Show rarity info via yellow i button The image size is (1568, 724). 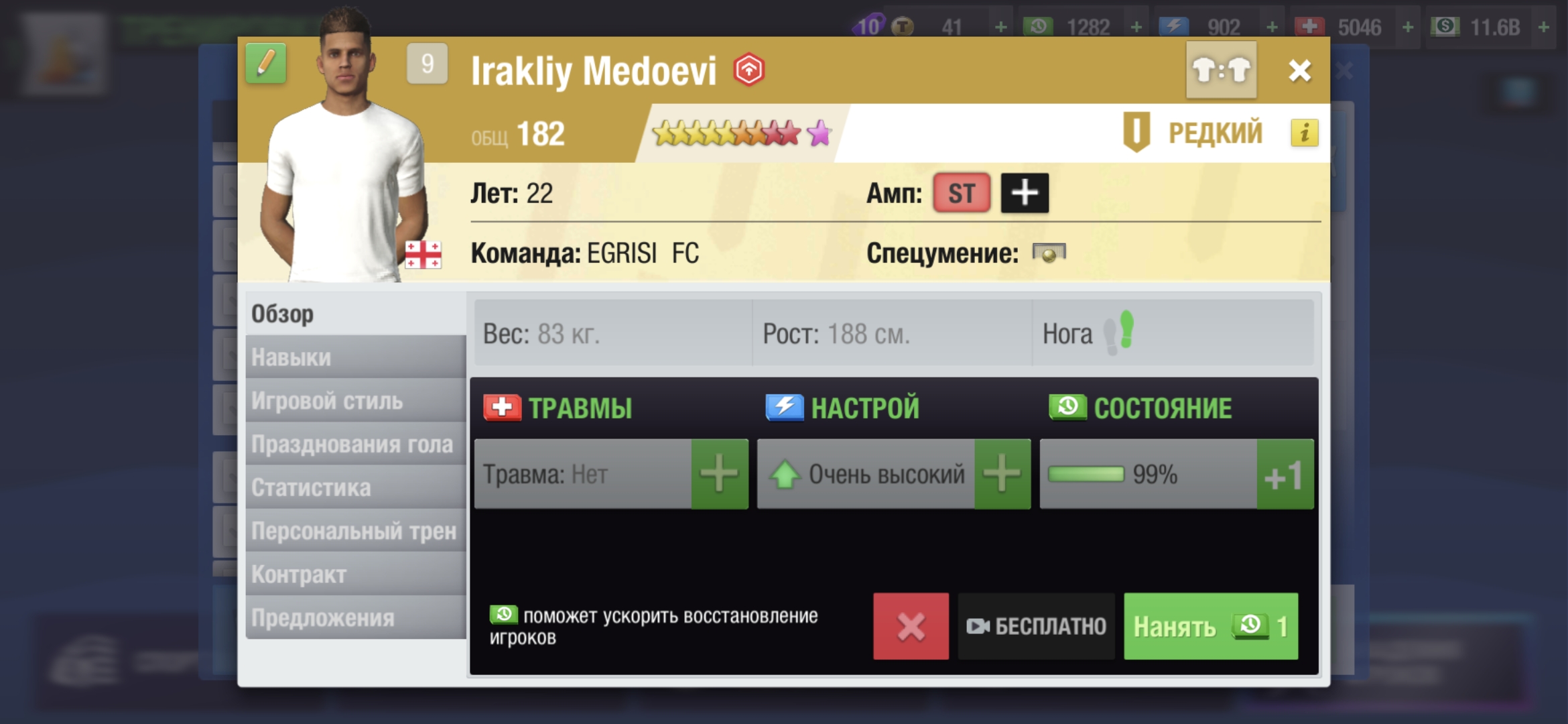tap(1304, 133)
